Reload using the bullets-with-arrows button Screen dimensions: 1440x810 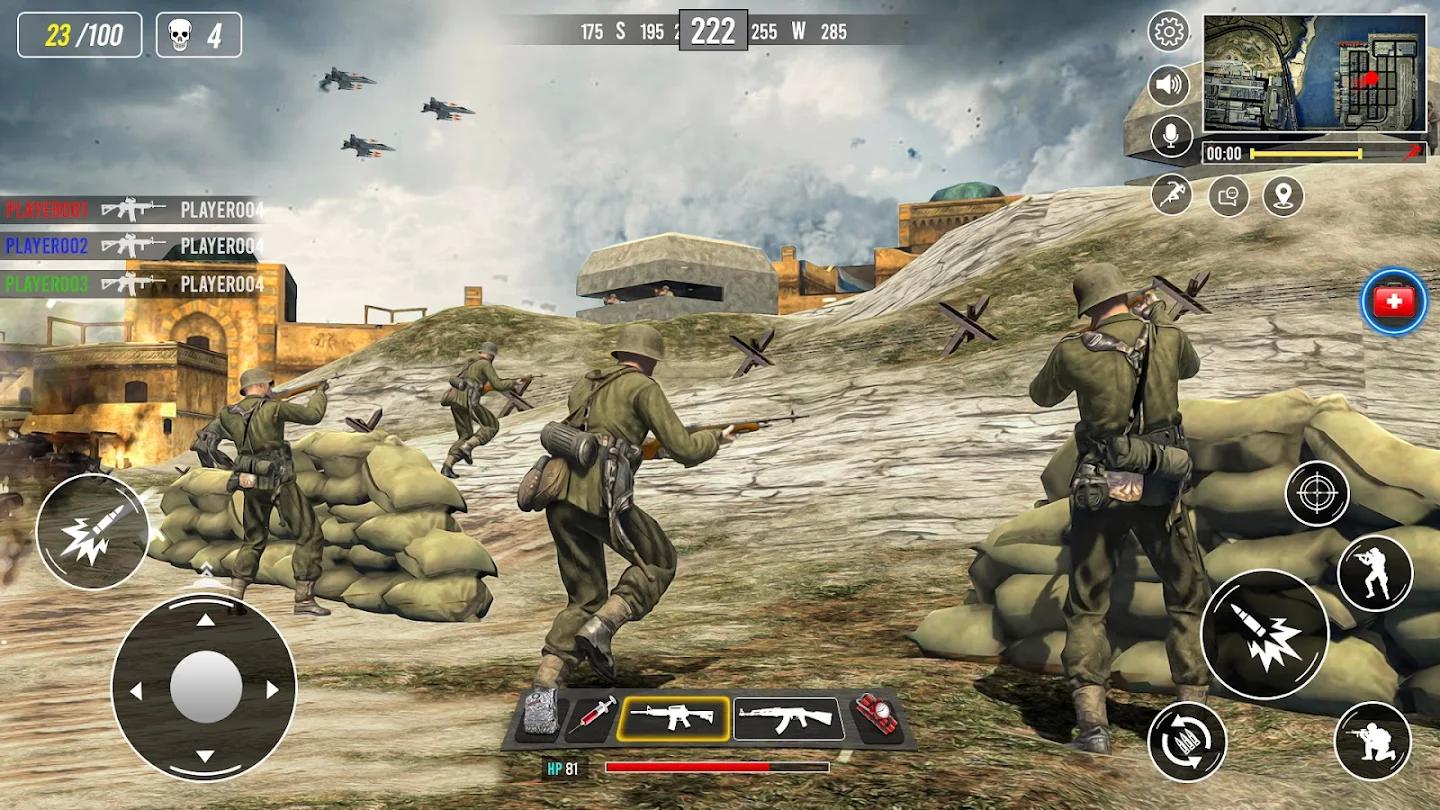[x=1187, y=741]
